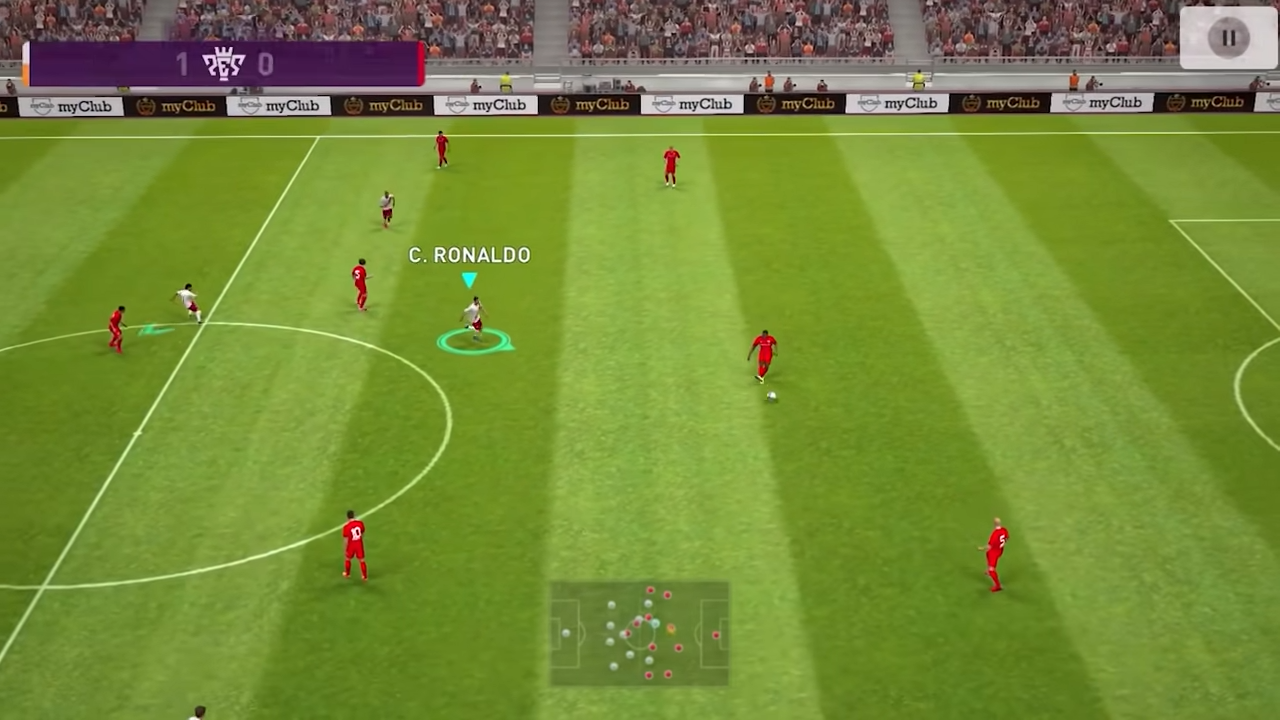This screenshot has height=720, width=1280.
Task: Tap the pause icon in top-right corner
Action: tap(1228, 37)
